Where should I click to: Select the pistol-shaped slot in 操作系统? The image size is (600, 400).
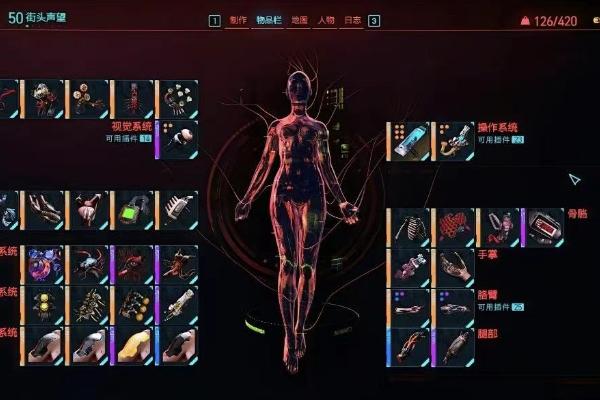[456, 141]
